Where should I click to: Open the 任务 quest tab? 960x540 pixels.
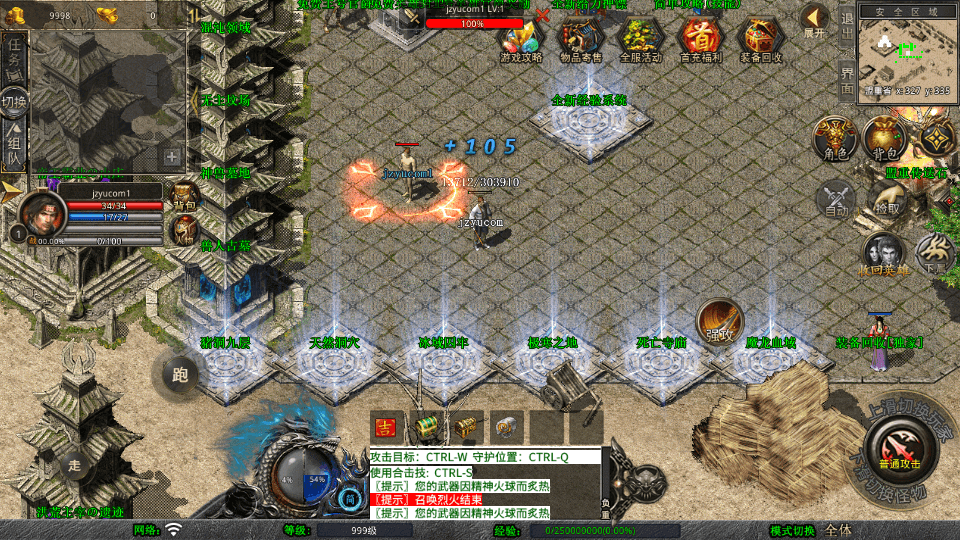pos(15,56)
